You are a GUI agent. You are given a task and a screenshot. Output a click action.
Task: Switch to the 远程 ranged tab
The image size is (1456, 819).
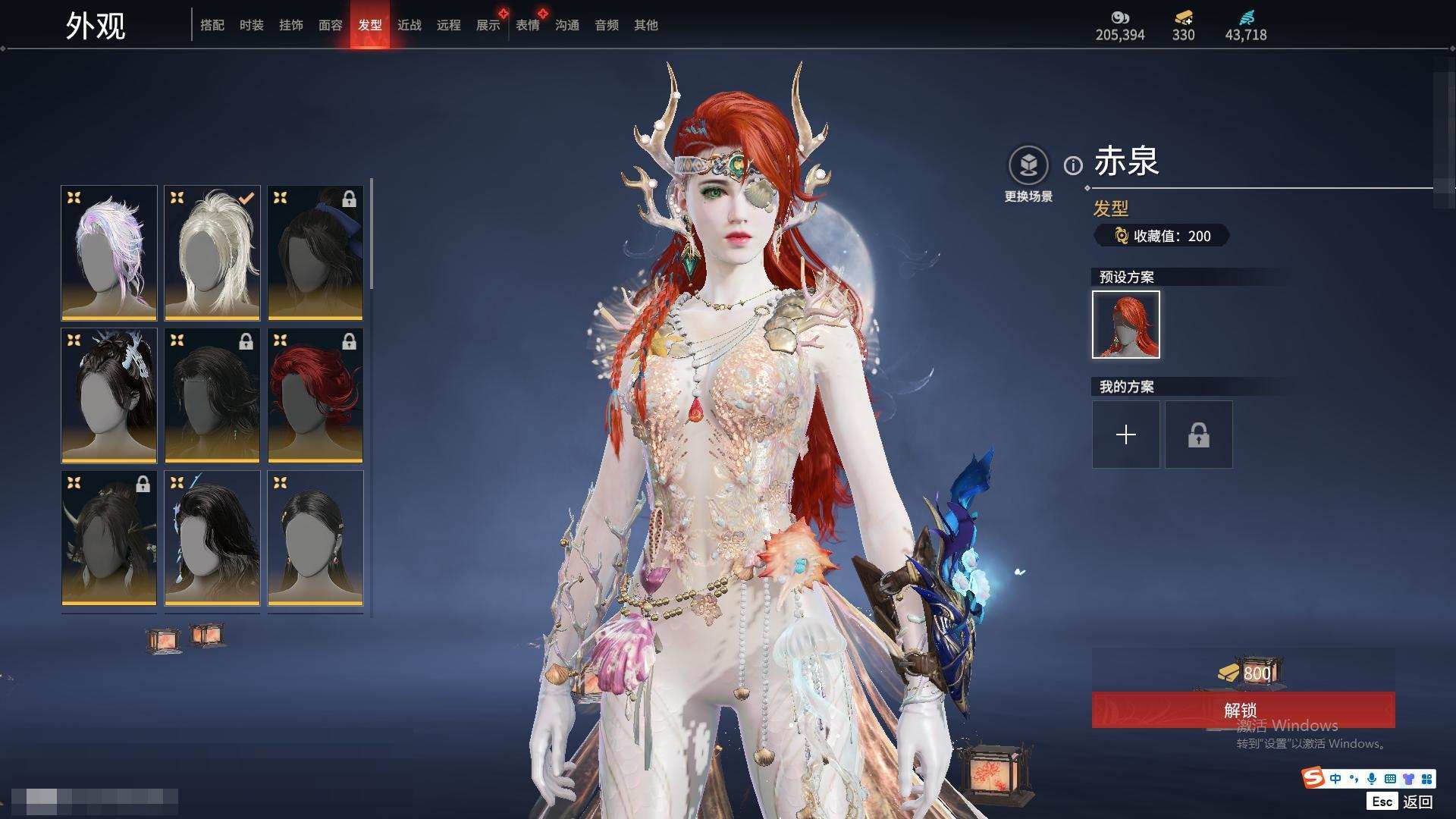pos(449,25)
